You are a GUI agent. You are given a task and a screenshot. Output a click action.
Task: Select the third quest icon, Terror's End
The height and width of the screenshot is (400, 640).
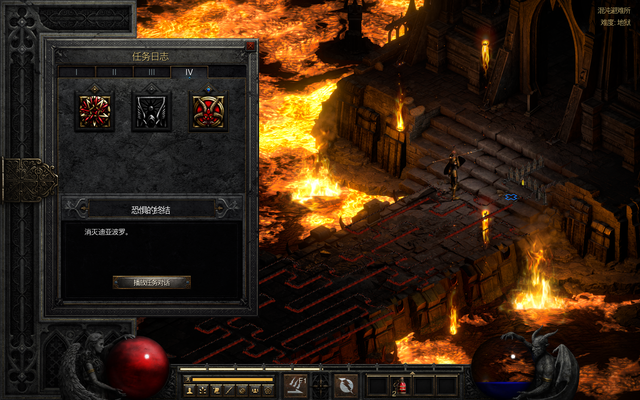point(208,112)
